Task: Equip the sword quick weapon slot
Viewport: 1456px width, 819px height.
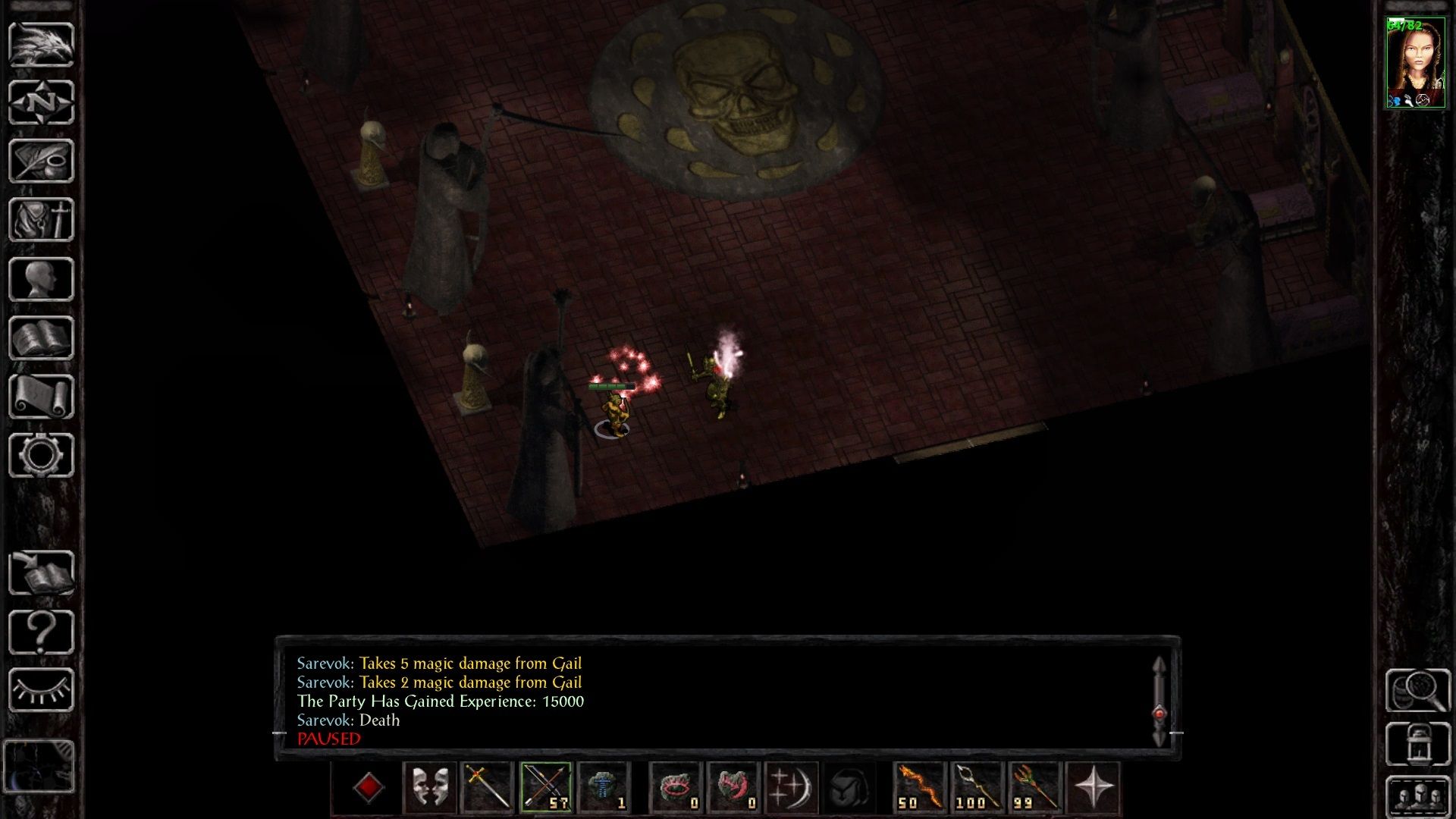Action: 488,788
